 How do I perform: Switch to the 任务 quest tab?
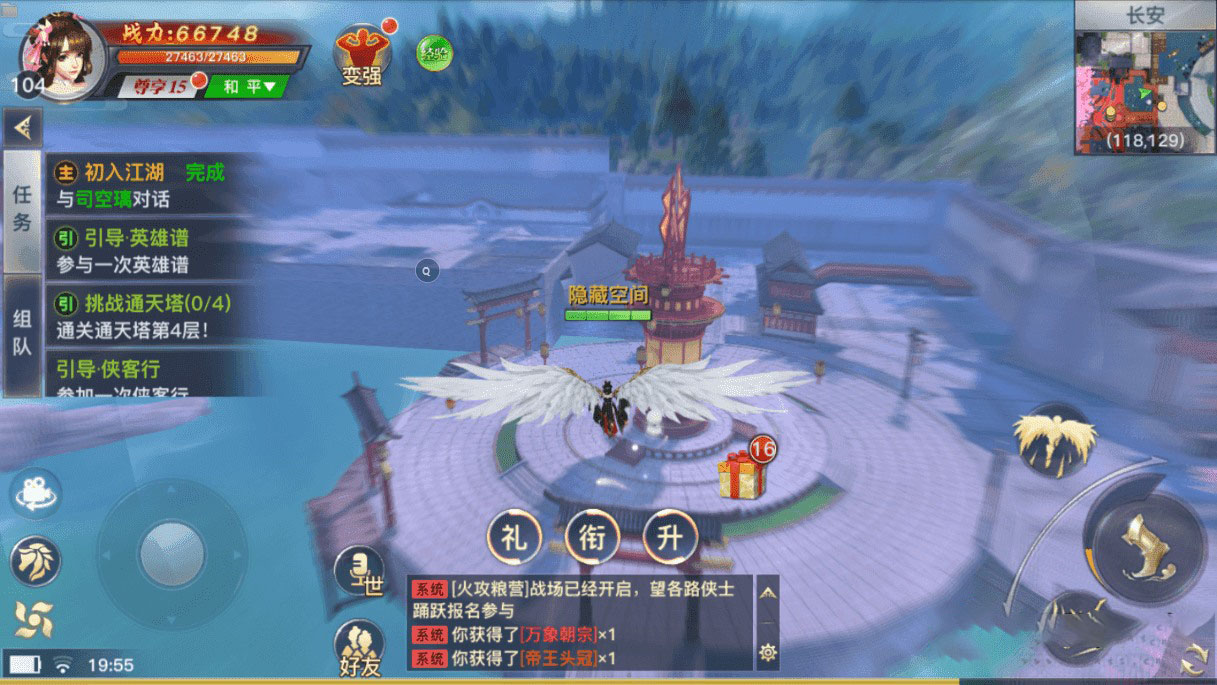click(22, 210)
